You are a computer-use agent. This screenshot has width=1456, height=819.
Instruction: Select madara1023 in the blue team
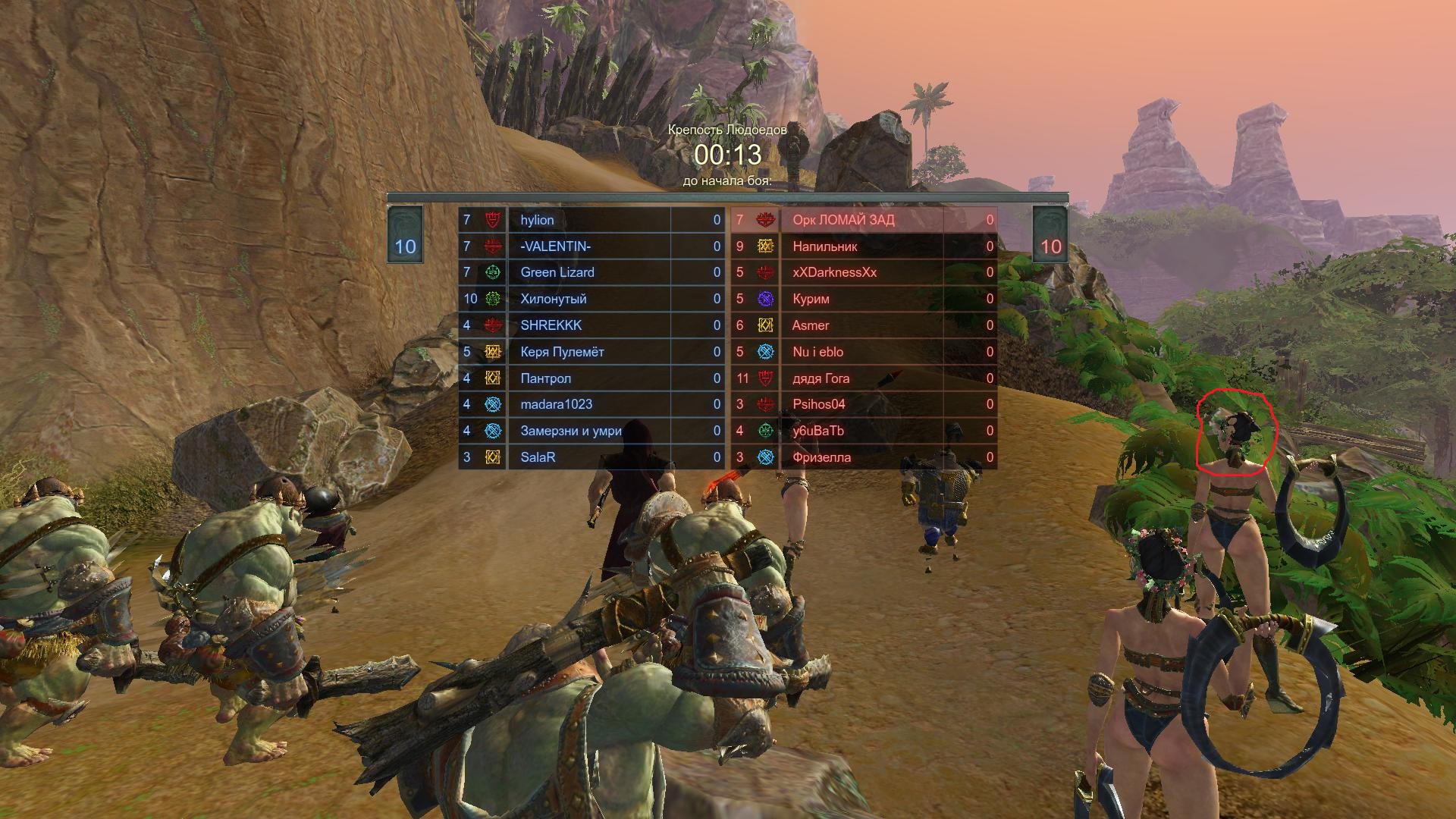point(556,404)
